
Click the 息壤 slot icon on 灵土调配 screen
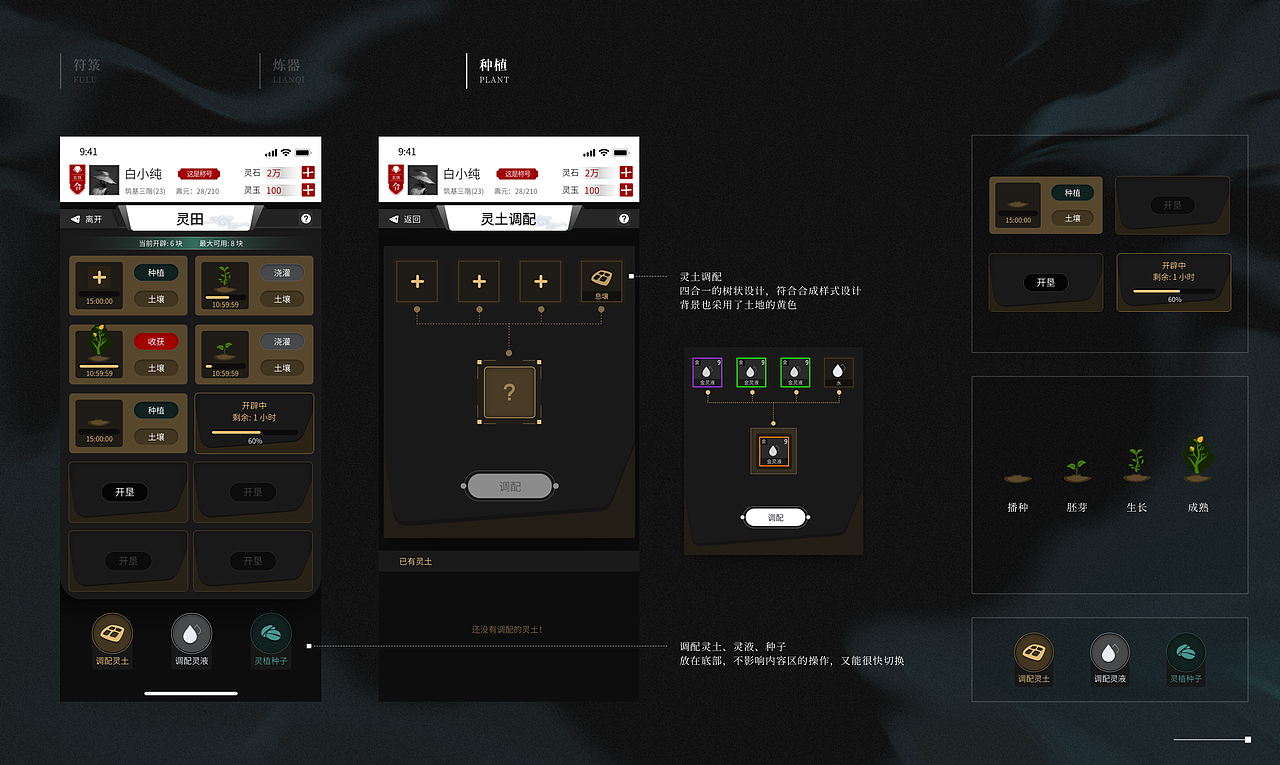tap(601, 281)
